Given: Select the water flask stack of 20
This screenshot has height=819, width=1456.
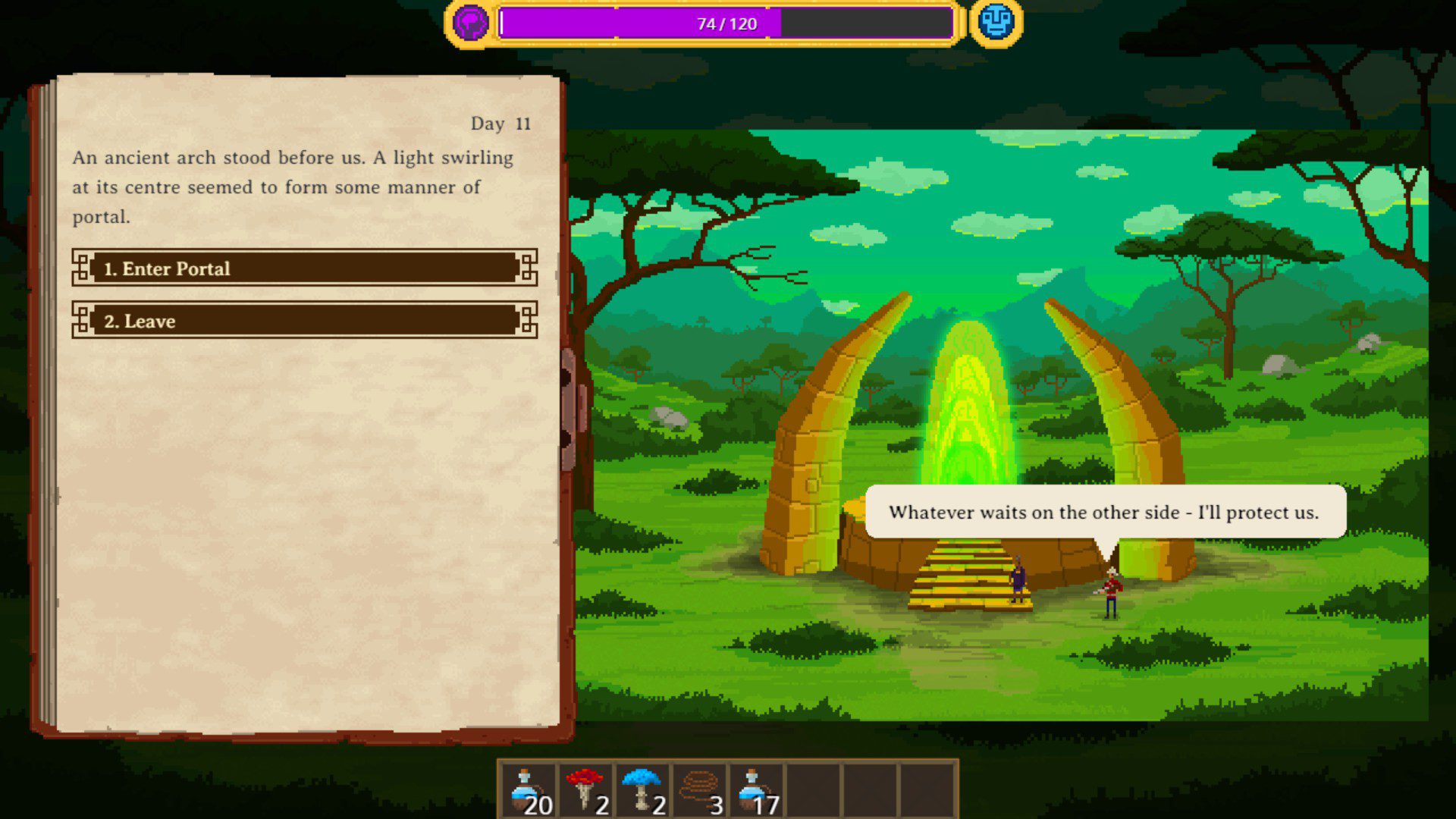Looking at the screenshot, I should 529,791.
